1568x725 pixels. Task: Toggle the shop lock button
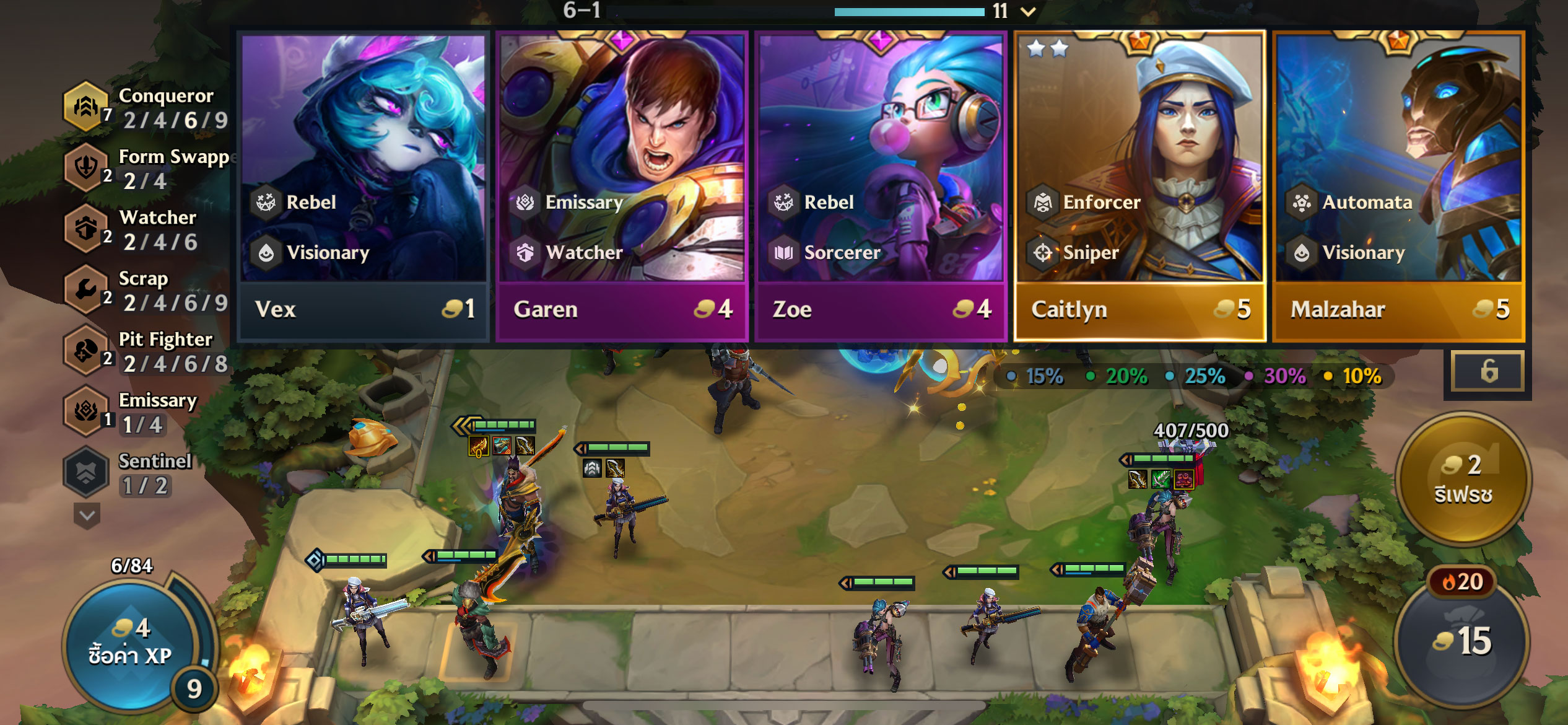1489,371
